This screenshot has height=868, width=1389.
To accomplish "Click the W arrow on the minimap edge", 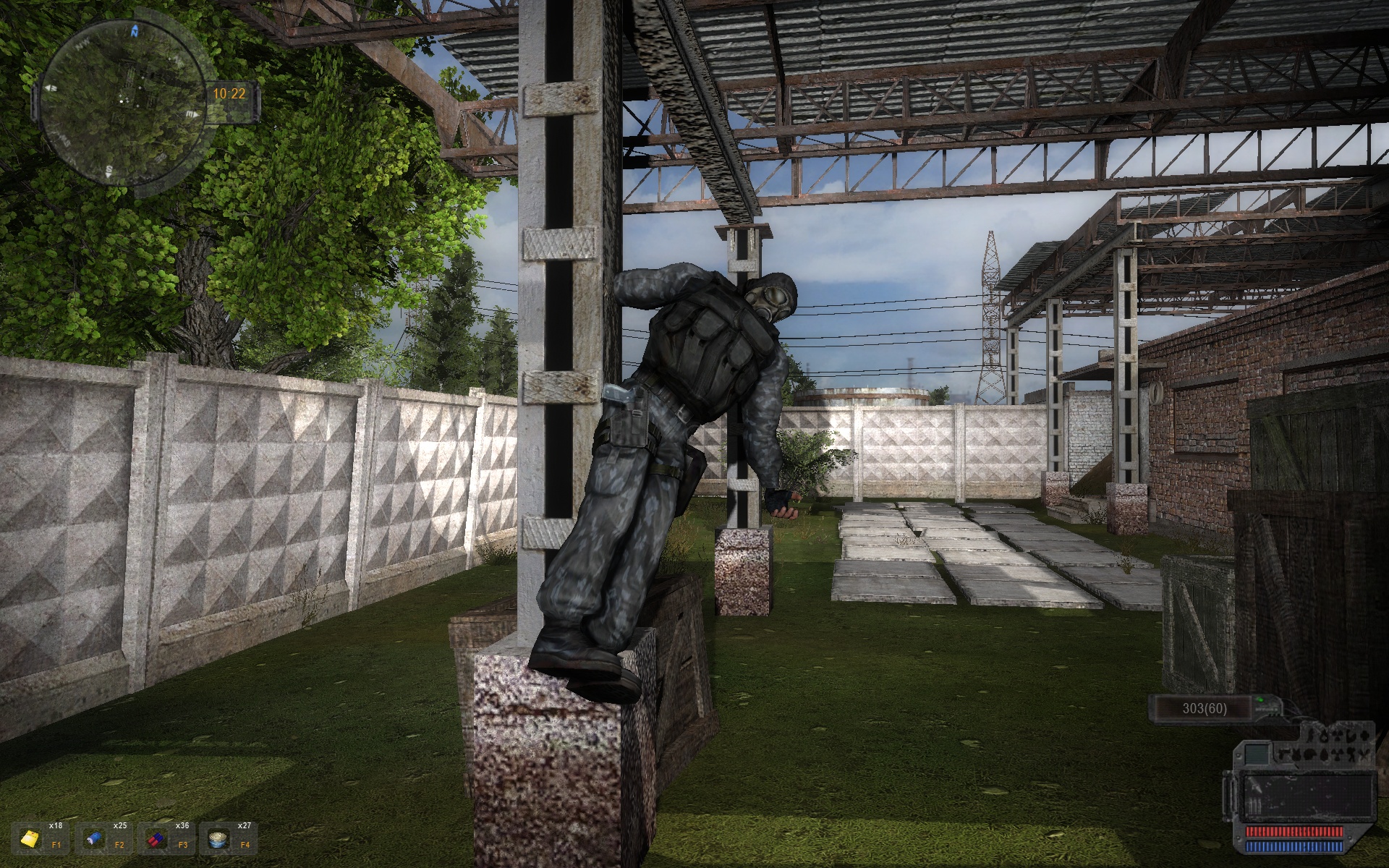I will tap(50, 88).
